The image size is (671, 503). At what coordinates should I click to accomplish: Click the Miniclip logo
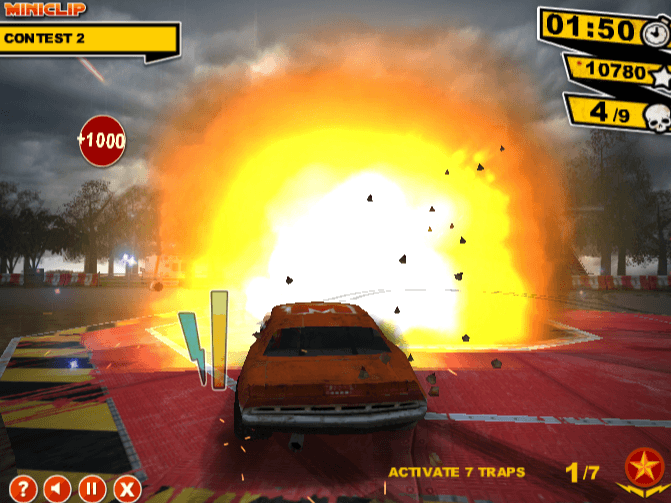point(45,9)
